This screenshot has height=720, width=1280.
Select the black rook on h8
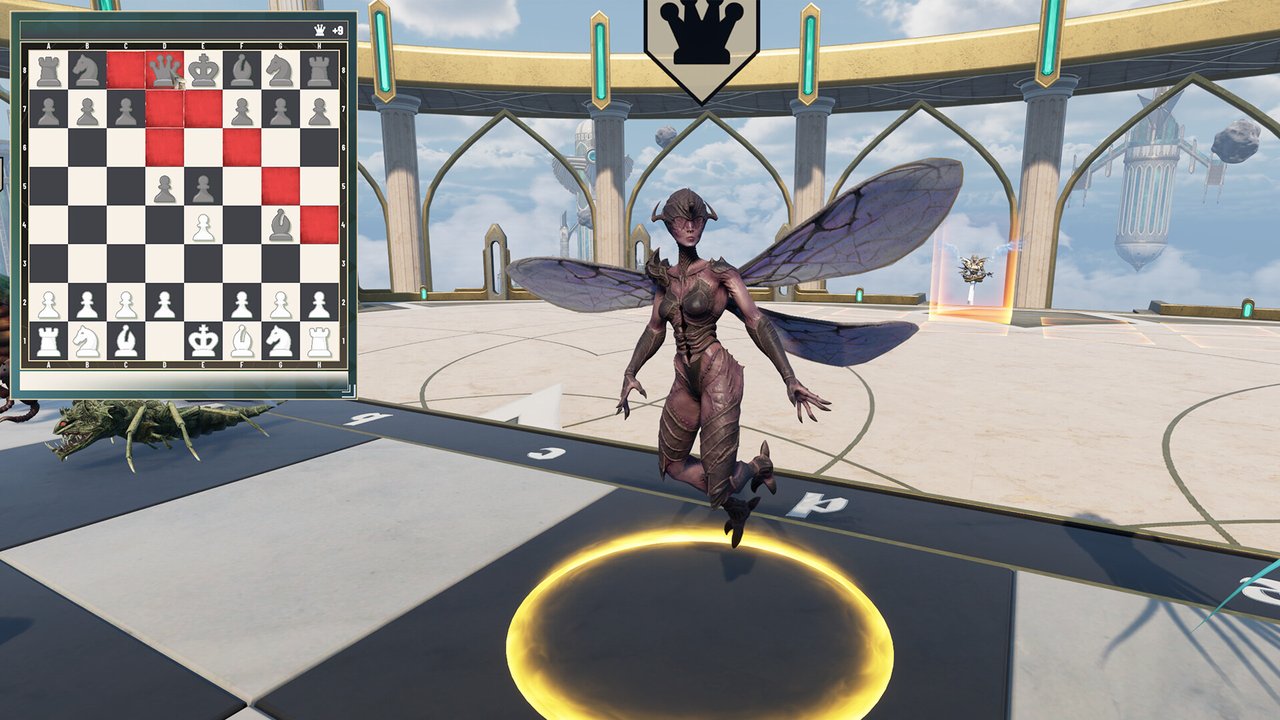[319, 70]
